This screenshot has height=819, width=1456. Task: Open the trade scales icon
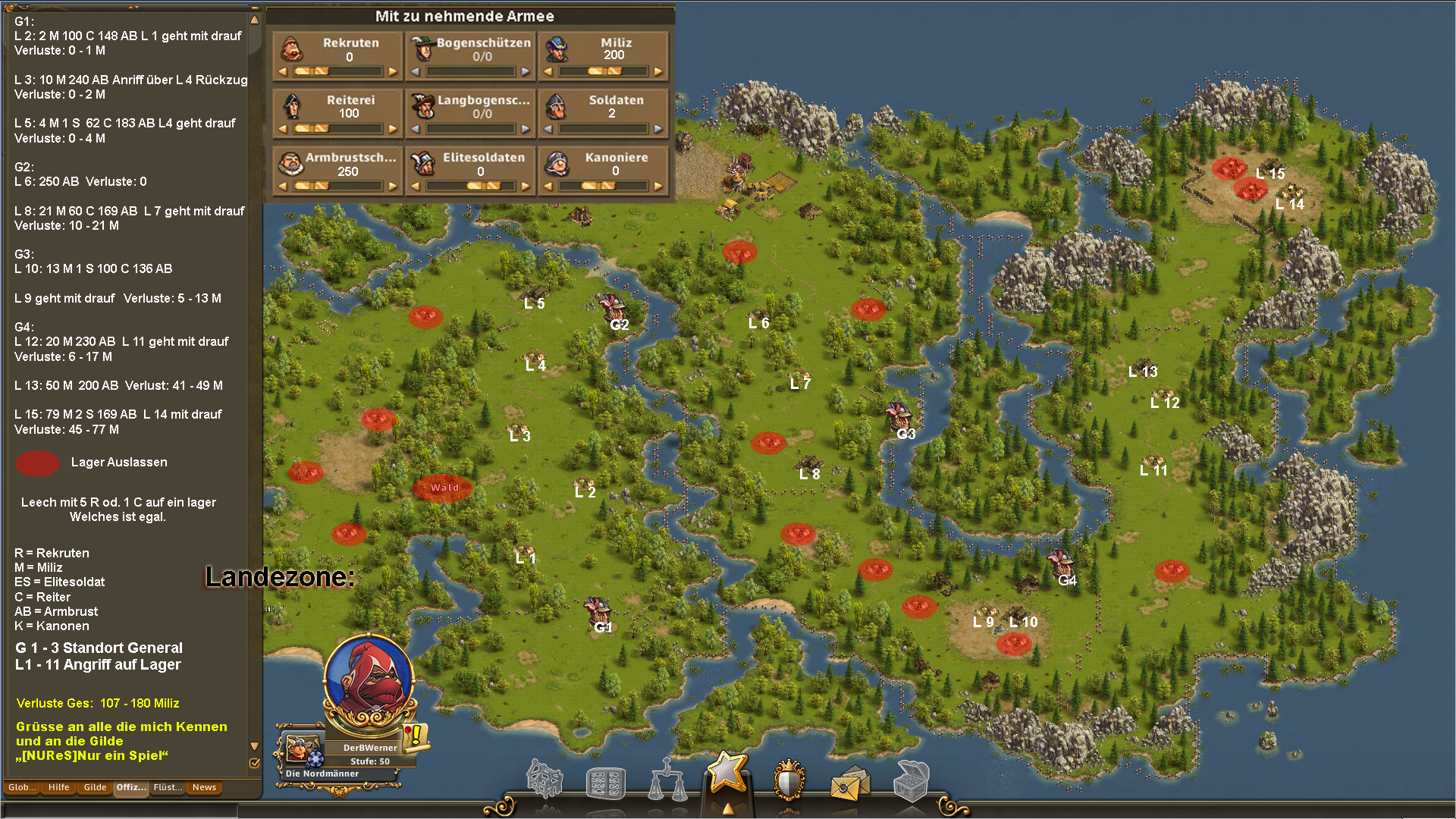click(x=667, y=780)
